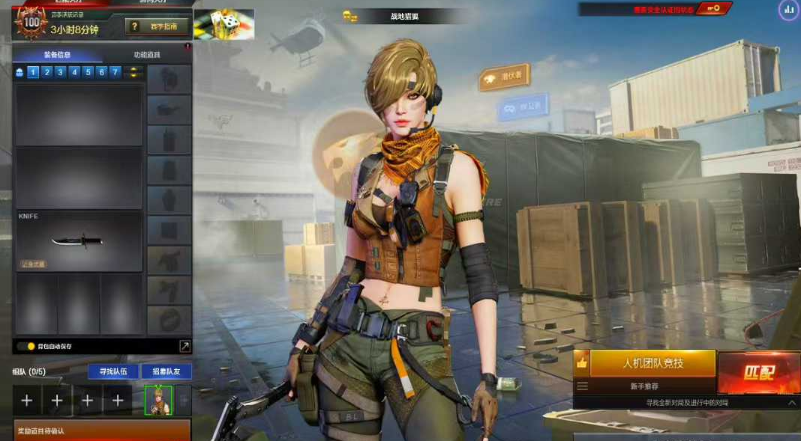Click the 寻找队伍 find team button
The image size is (801, 441).
pos(112,371)
